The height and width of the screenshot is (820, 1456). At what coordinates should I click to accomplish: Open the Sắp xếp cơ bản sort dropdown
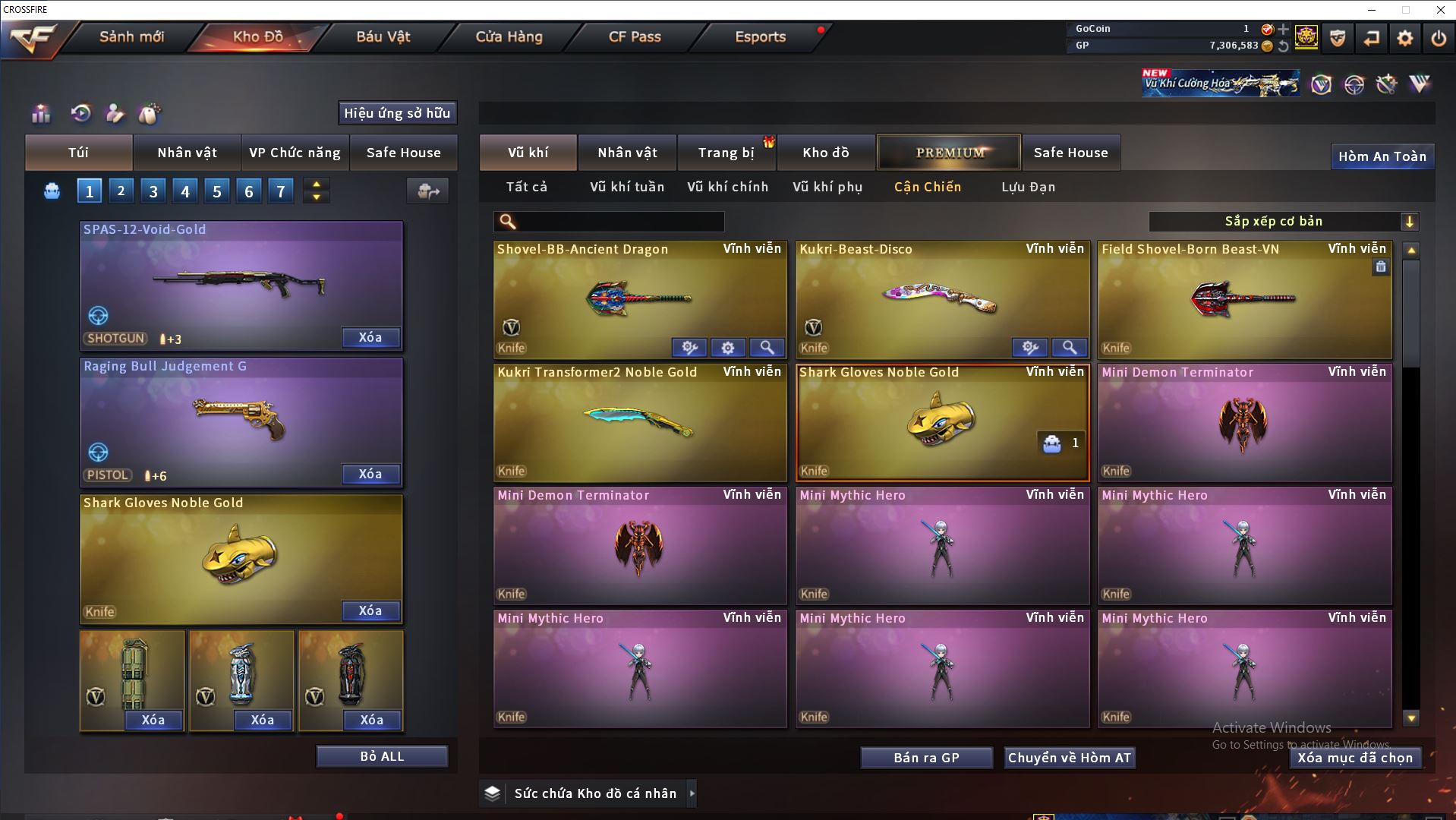(1283, 222)
